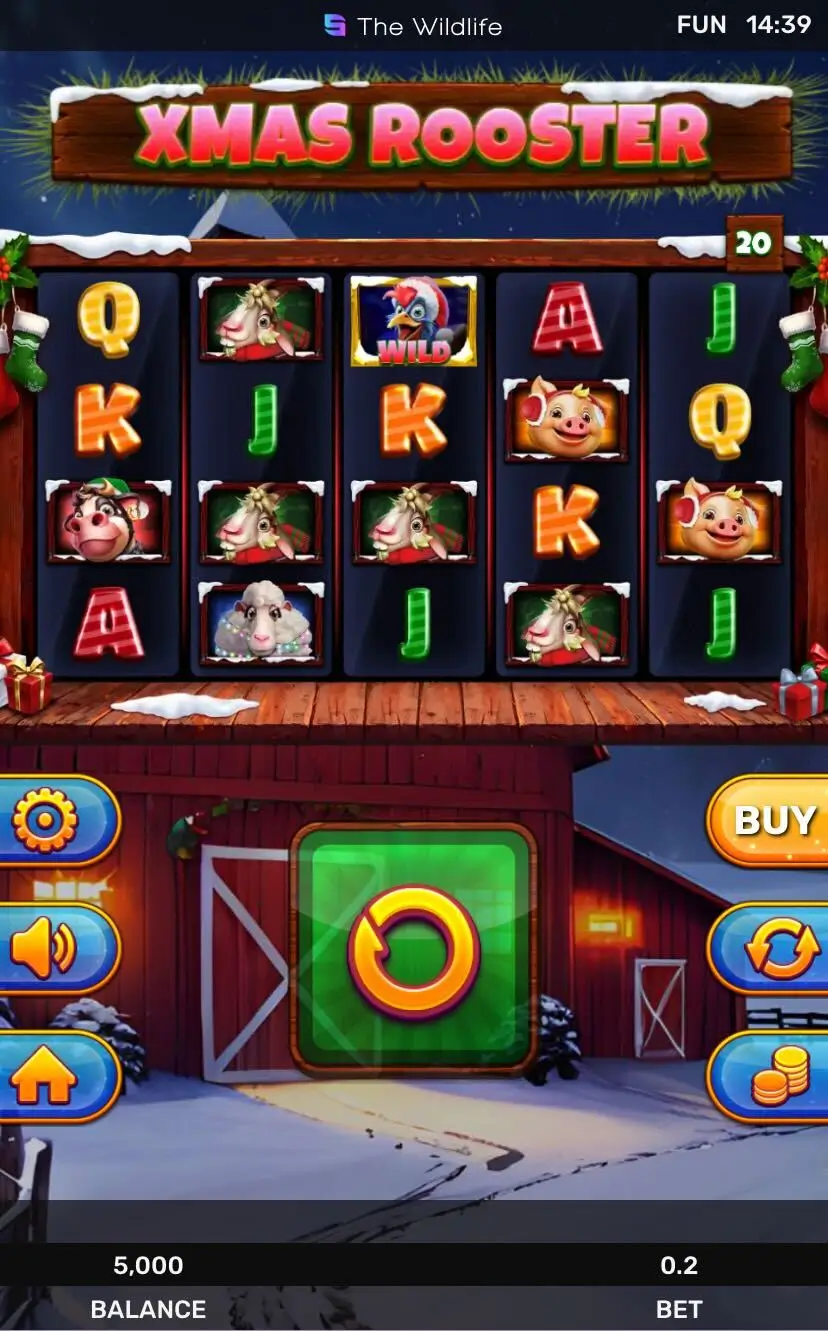Spin the reels with the green button
Screen dimensions: 828x1331
point(413,948)
